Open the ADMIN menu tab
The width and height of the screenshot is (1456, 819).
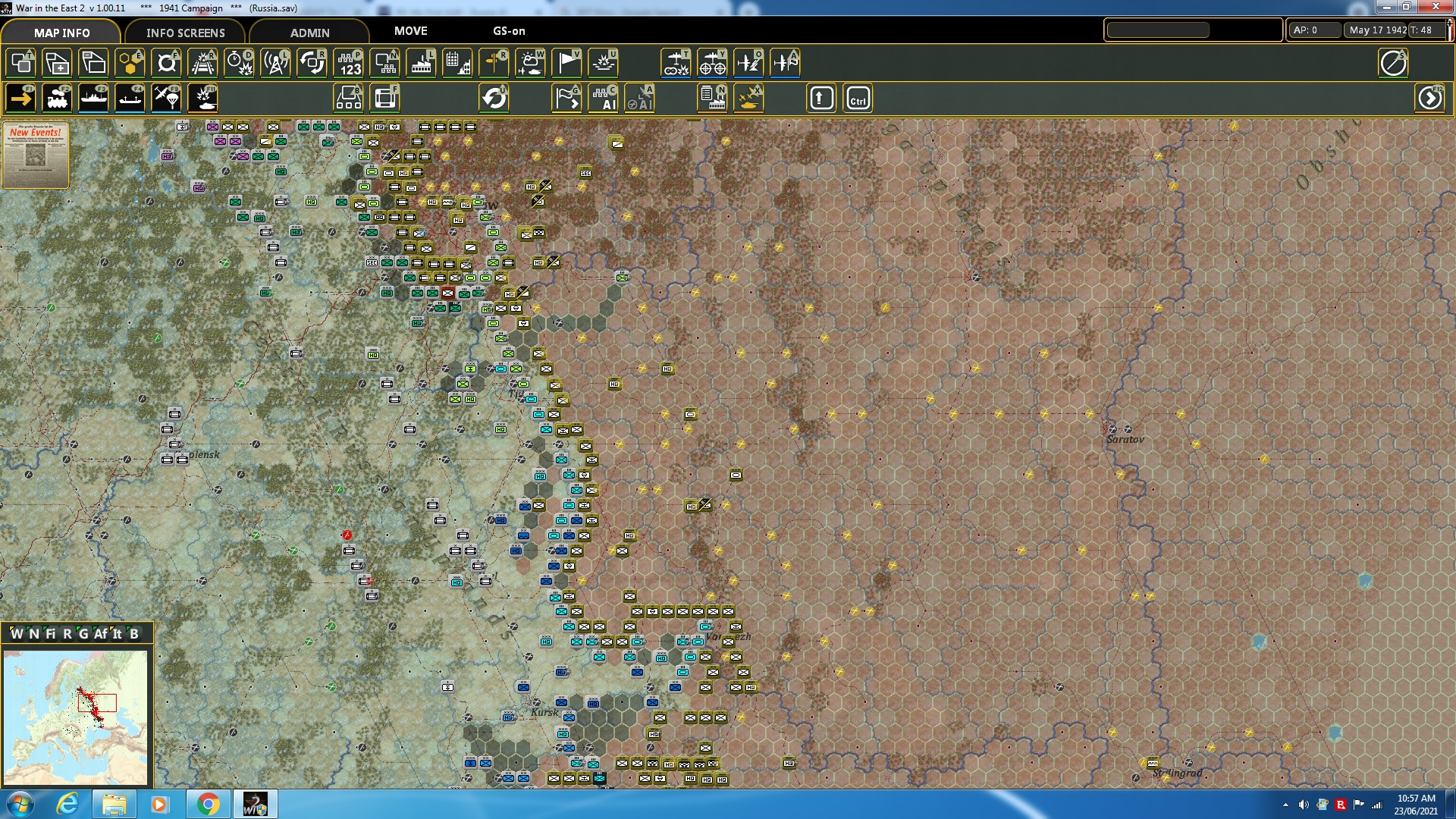tap(311, 33)
